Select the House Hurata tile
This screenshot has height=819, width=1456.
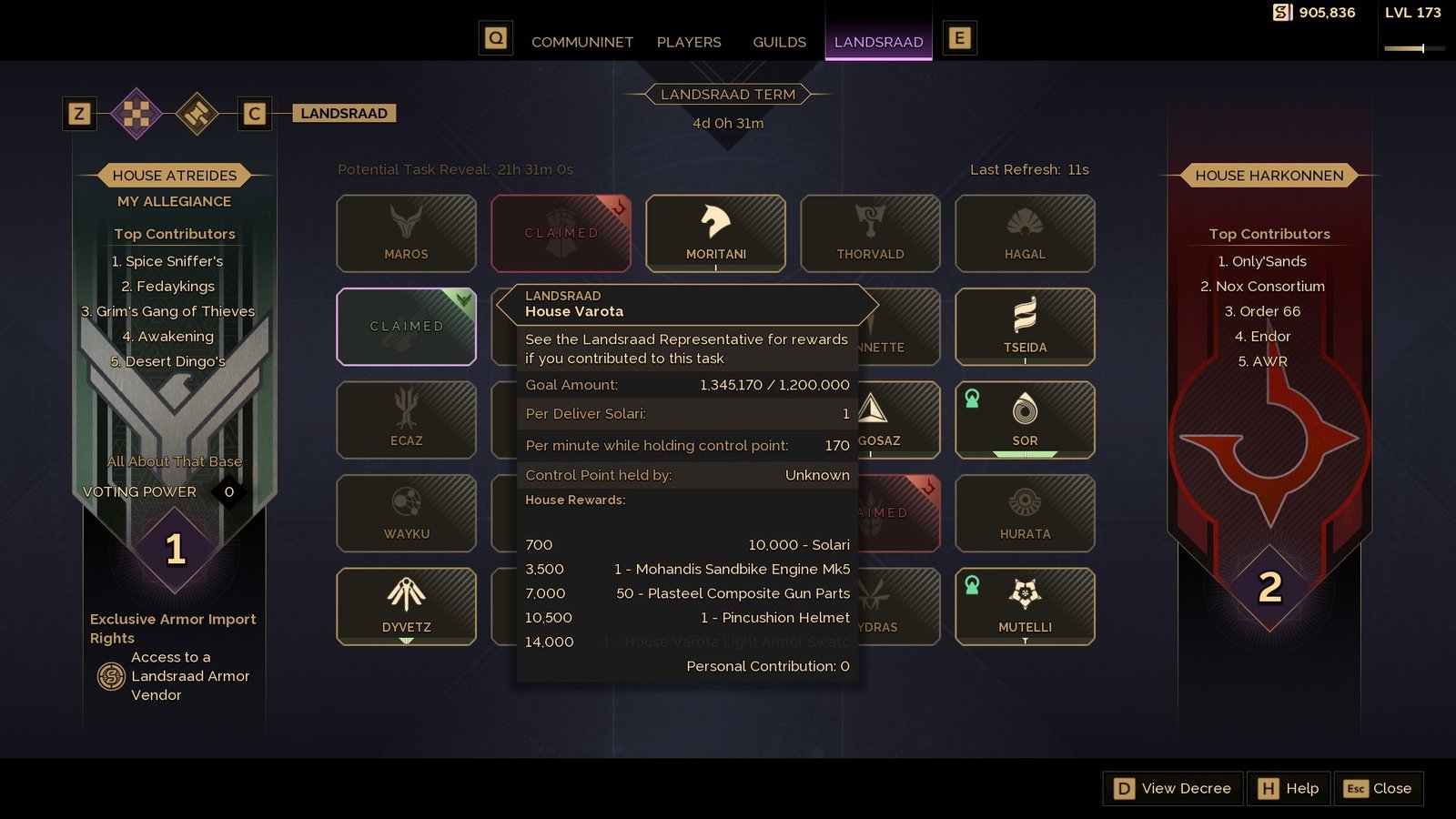tap(1025, 512)
